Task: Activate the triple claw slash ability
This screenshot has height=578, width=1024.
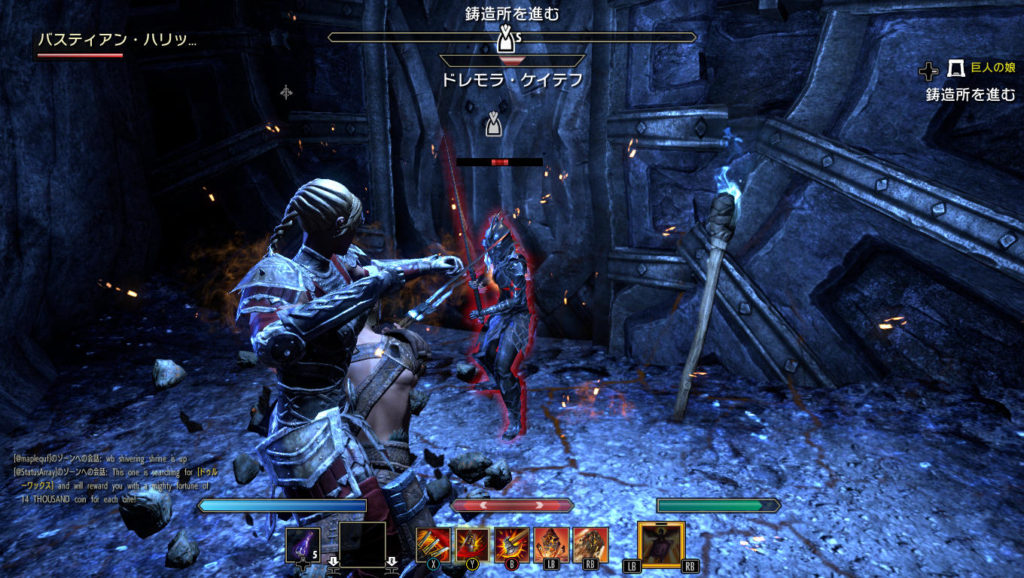Action: pyautogui.click(x=432, y=544)
